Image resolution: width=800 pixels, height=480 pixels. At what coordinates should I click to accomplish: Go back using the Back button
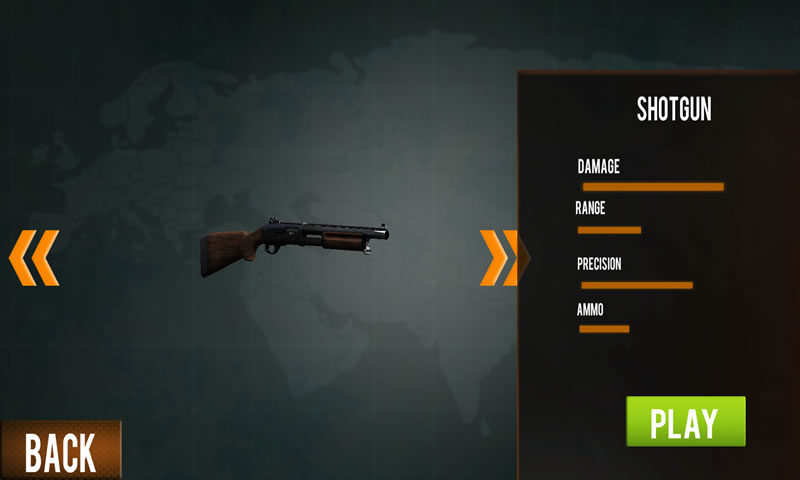pyautogui.click(x=60, y=452)
